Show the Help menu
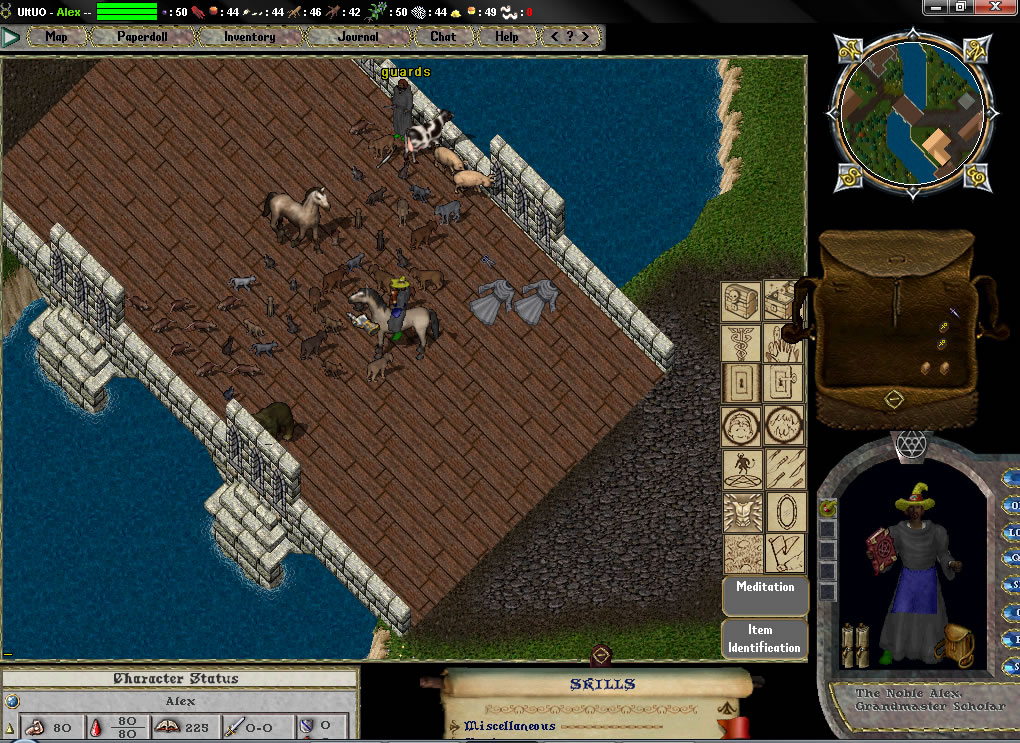The width and height of the screenshot is (1020, 743). (507, 37)
